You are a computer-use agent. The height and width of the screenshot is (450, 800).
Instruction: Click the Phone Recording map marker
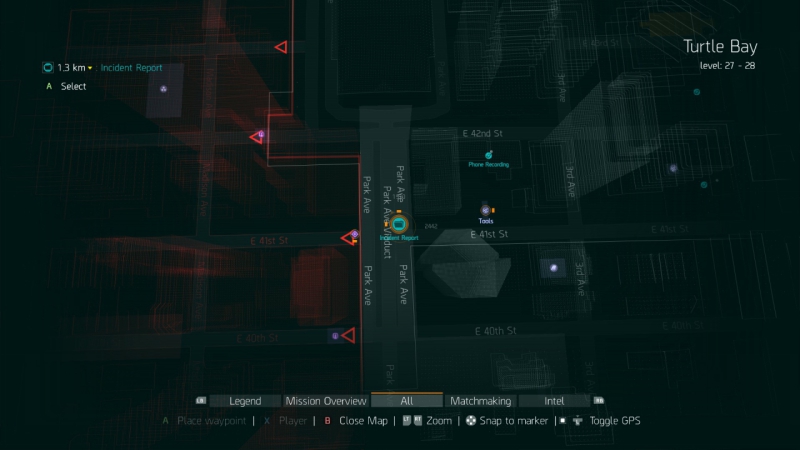click(x=488, y=155)
